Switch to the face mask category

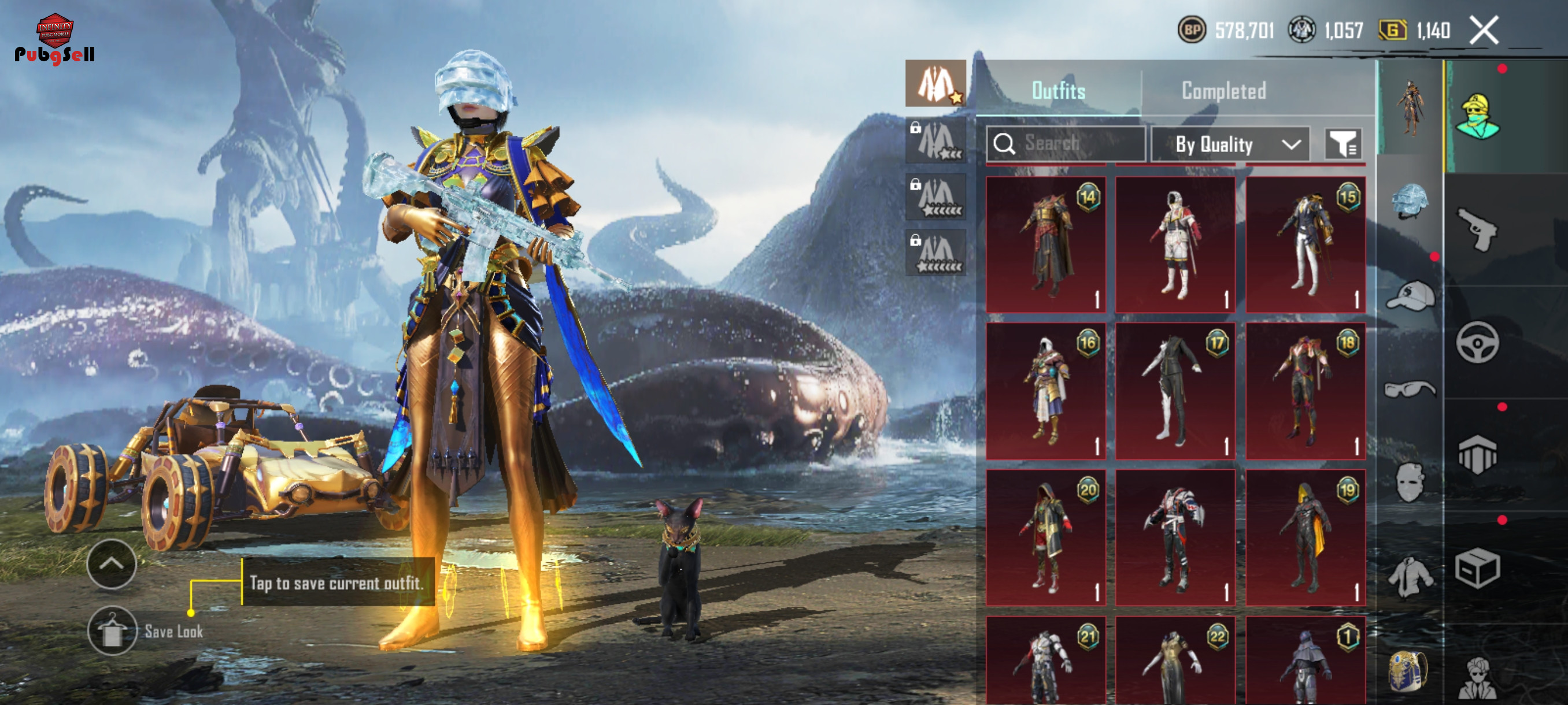(x=1410, y=482)
